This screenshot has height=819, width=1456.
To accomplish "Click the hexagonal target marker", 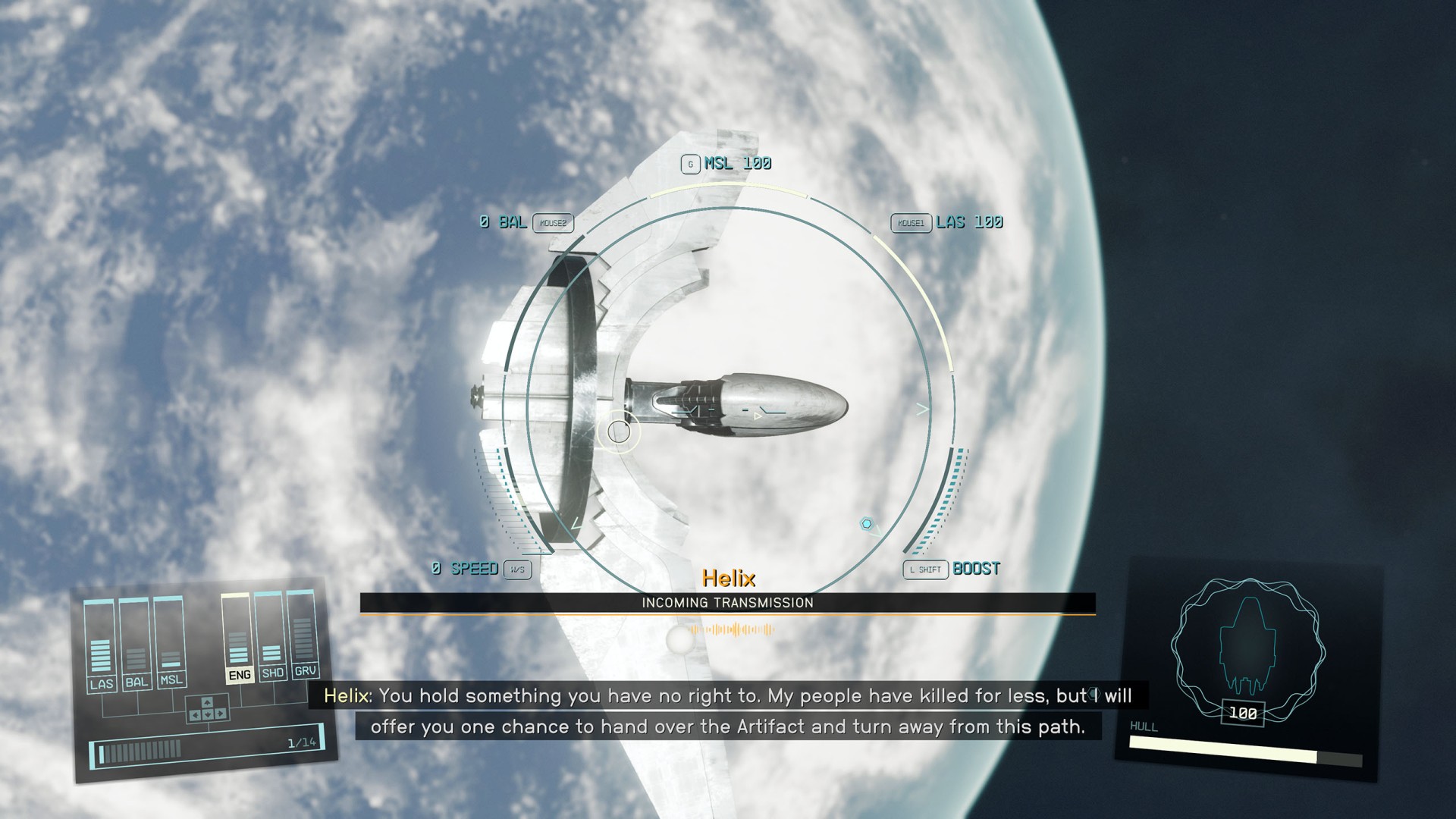I will pyautogui.click(x=867, y=524).
